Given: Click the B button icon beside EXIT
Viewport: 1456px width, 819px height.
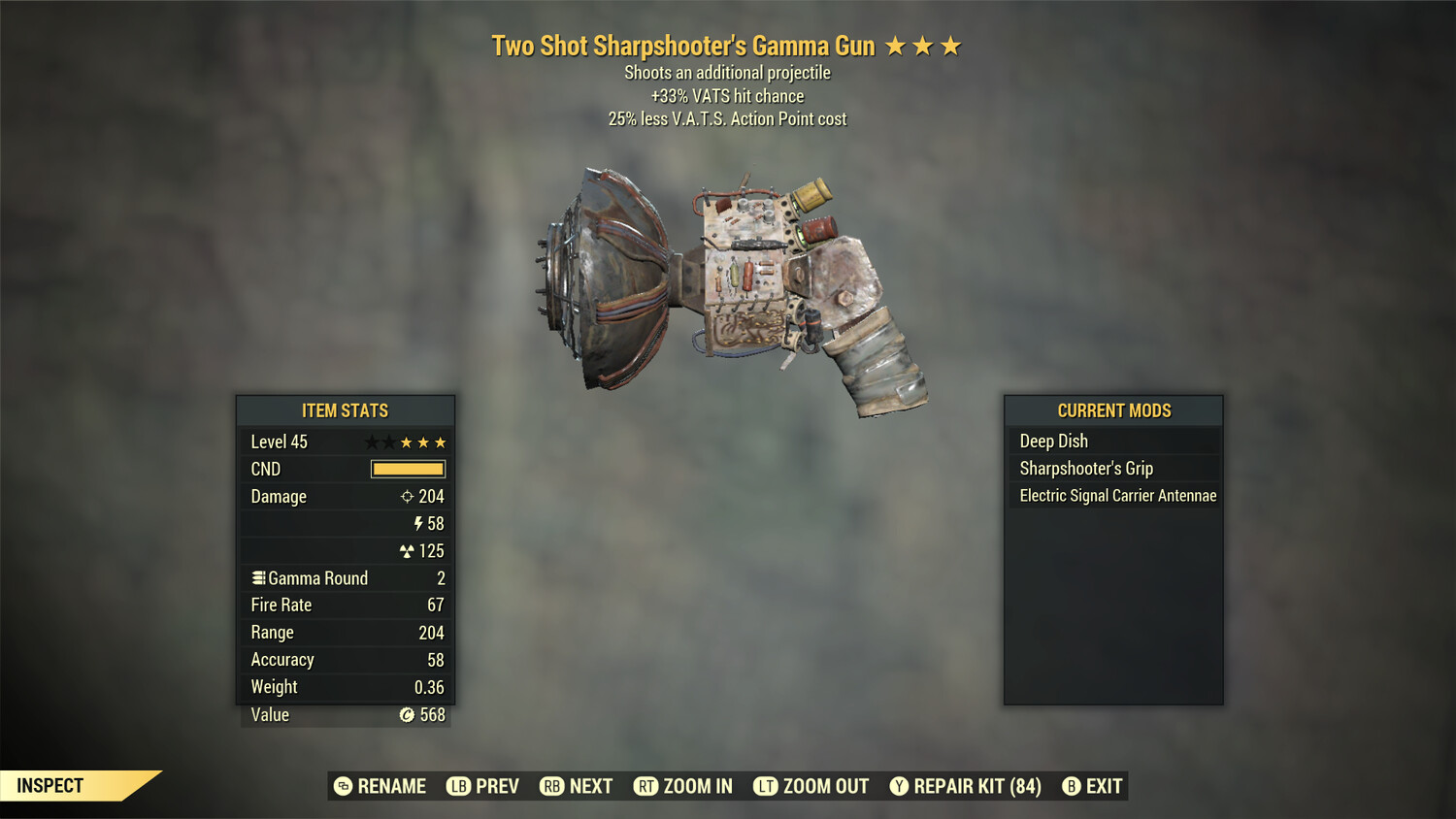Looking at the screenshot, I should click(1071, 786).
